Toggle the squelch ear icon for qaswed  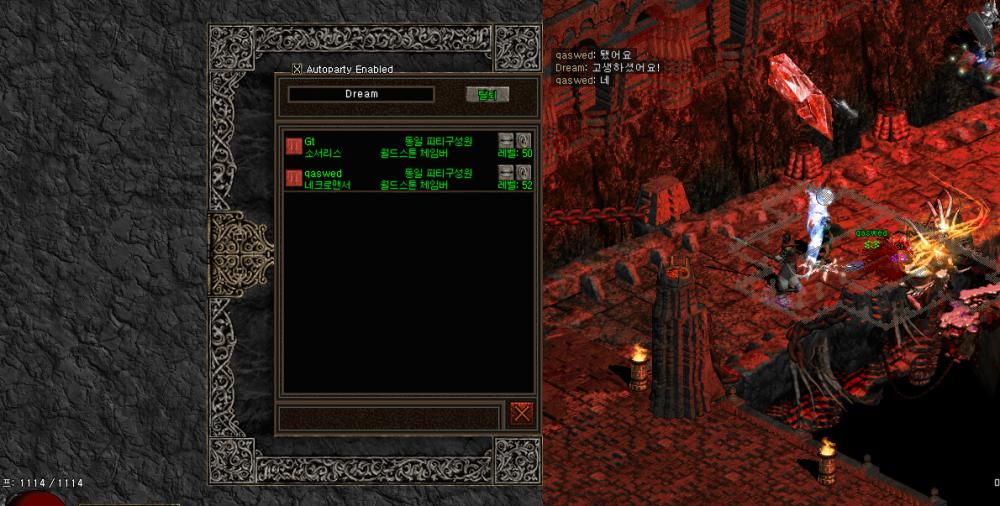click(523, 173)
